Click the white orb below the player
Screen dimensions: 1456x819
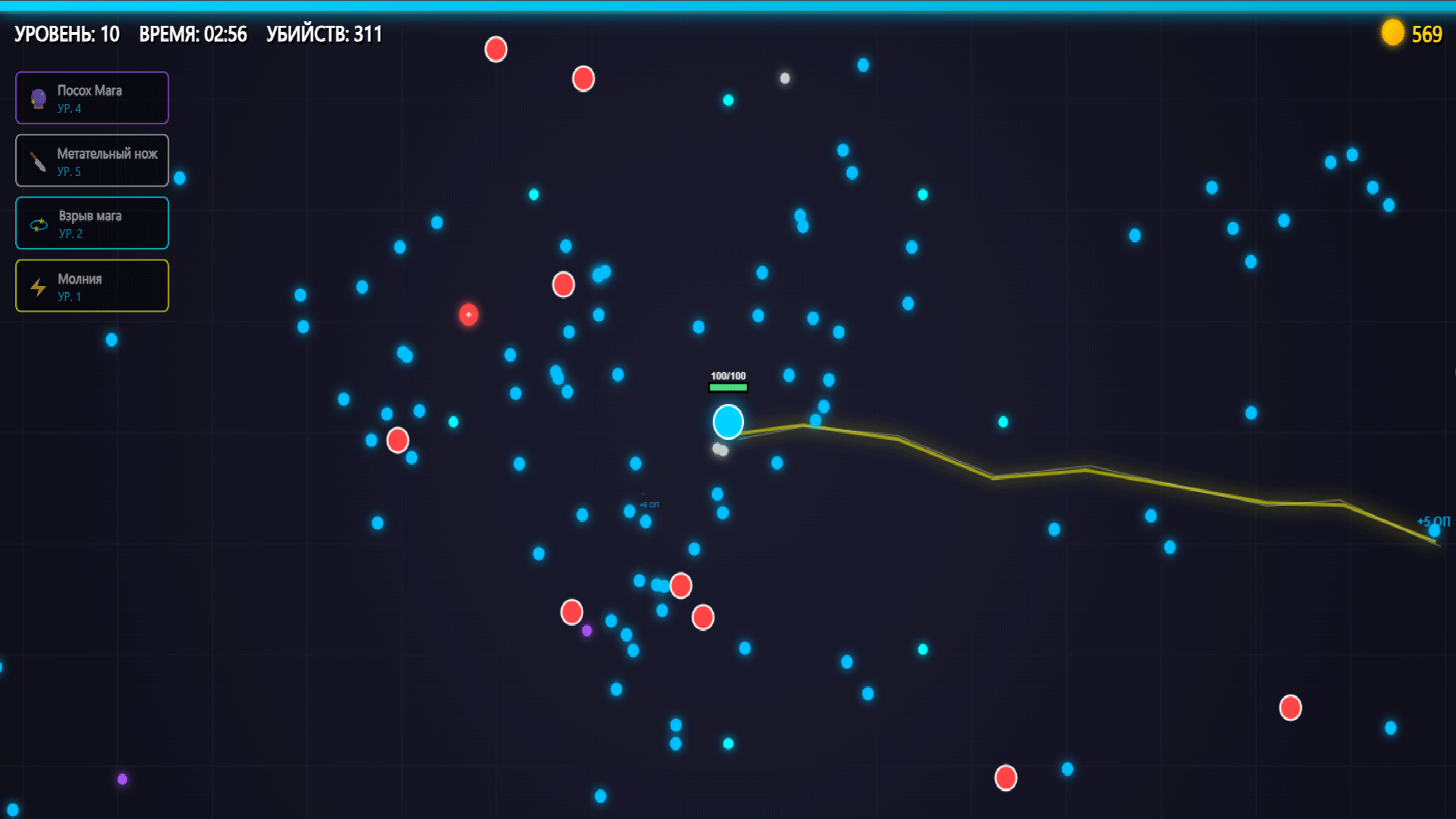coord(720,449)
